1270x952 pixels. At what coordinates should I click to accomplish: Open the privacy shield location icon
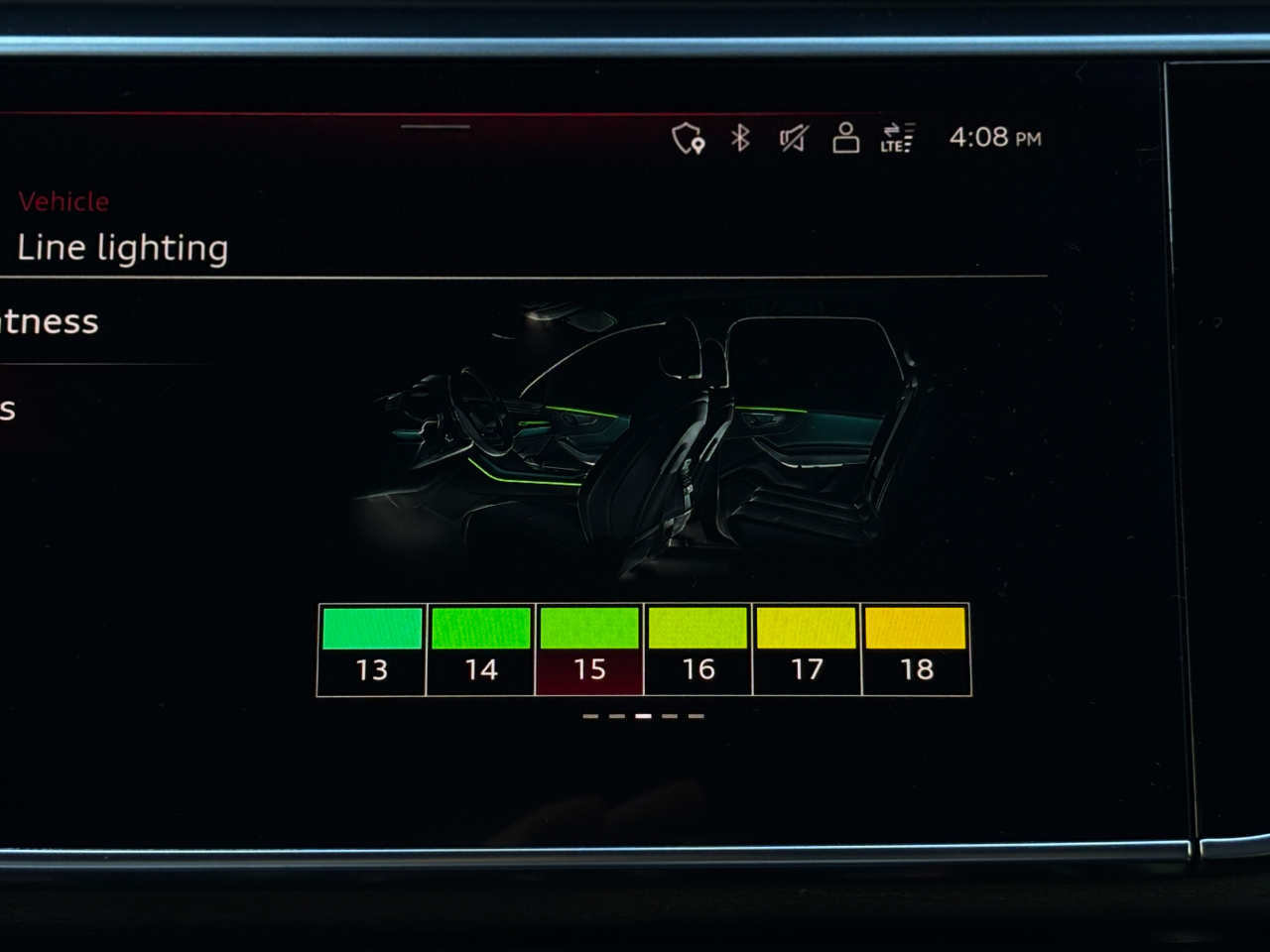pyautogui.click(x=688, y=139)
